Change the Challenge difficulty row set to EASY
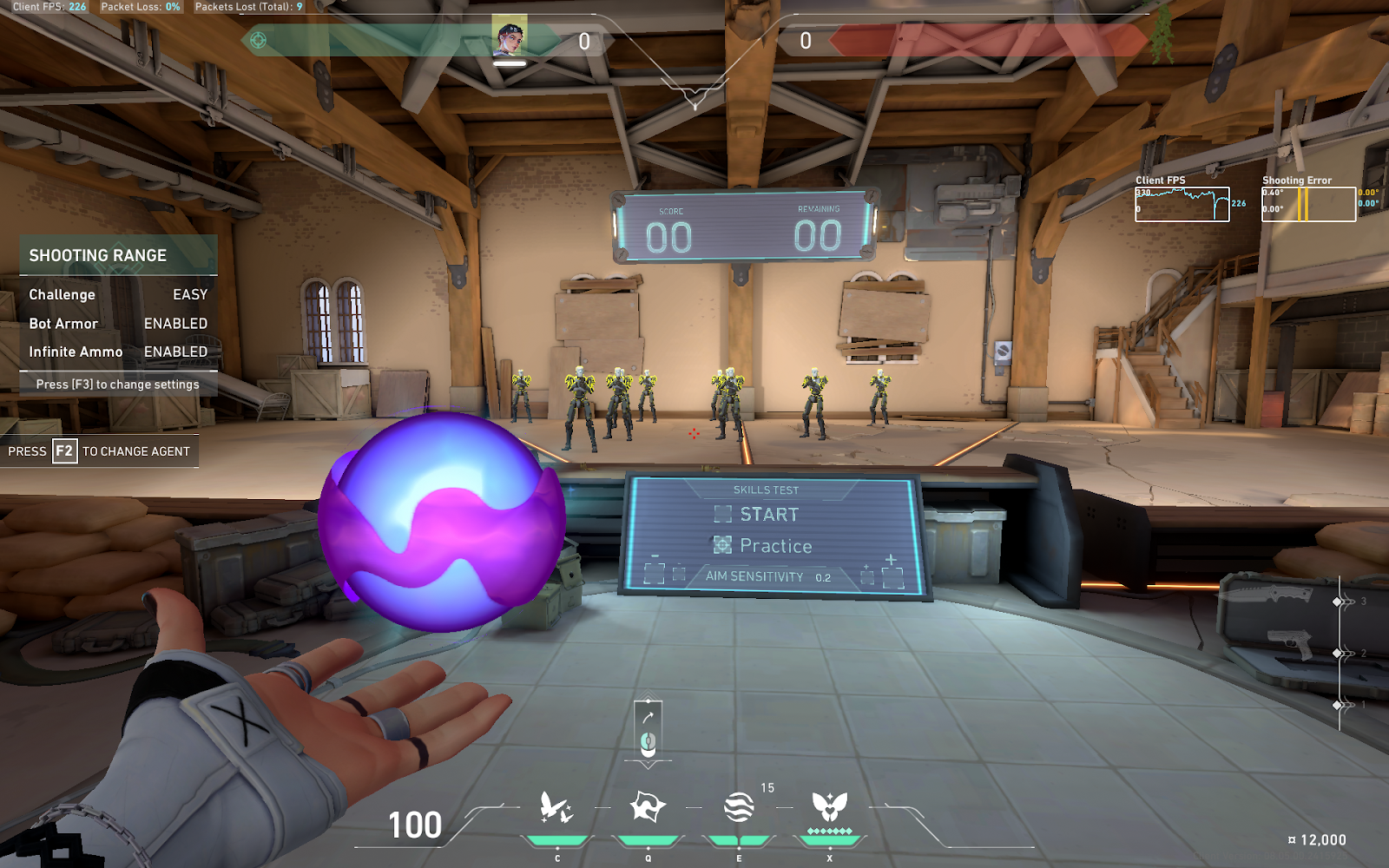The width and height of the screenshot is (1389, 868). (x=118, y=294)
